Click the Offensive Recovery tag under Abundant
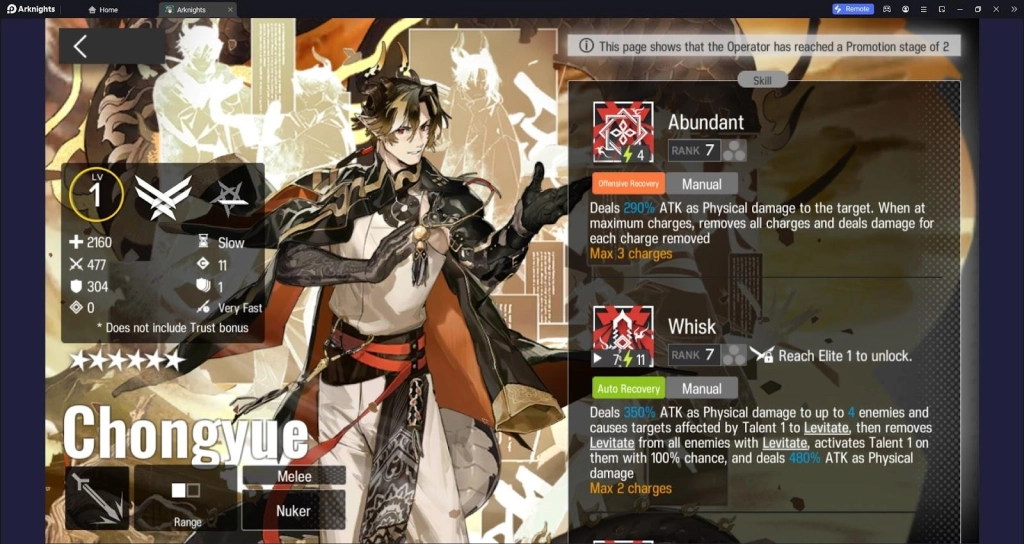 pyautogui.click(x=628, y=184)
